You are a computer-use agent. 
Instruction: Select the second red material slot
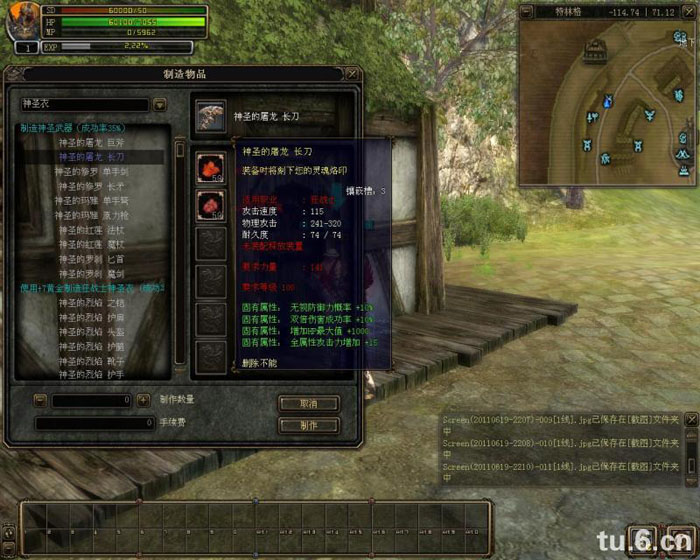tap(211, 204)
